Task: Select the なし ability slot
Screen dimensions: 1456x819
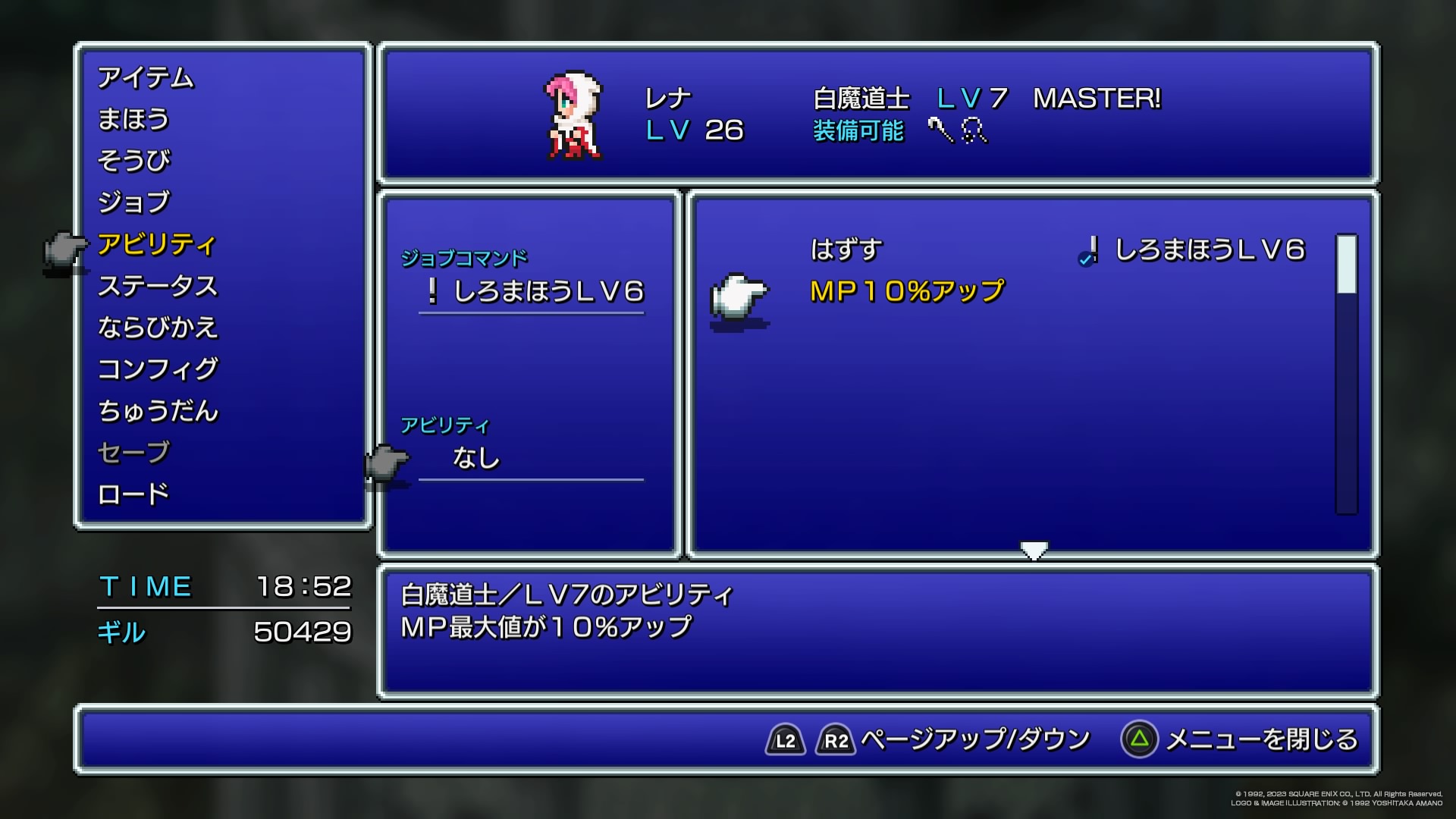Action: [x=476, y=458]
